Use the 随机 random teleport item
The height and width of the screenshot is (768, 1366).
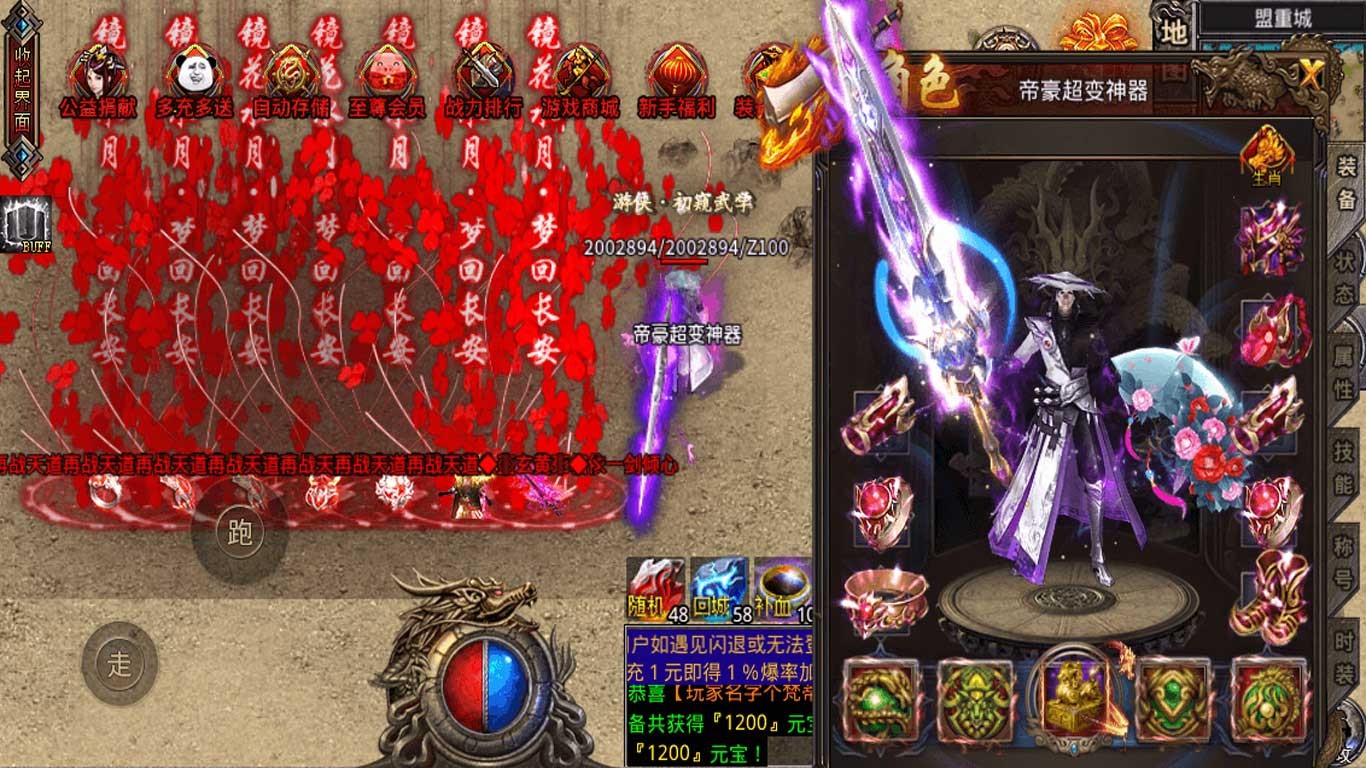click(656, 590)
